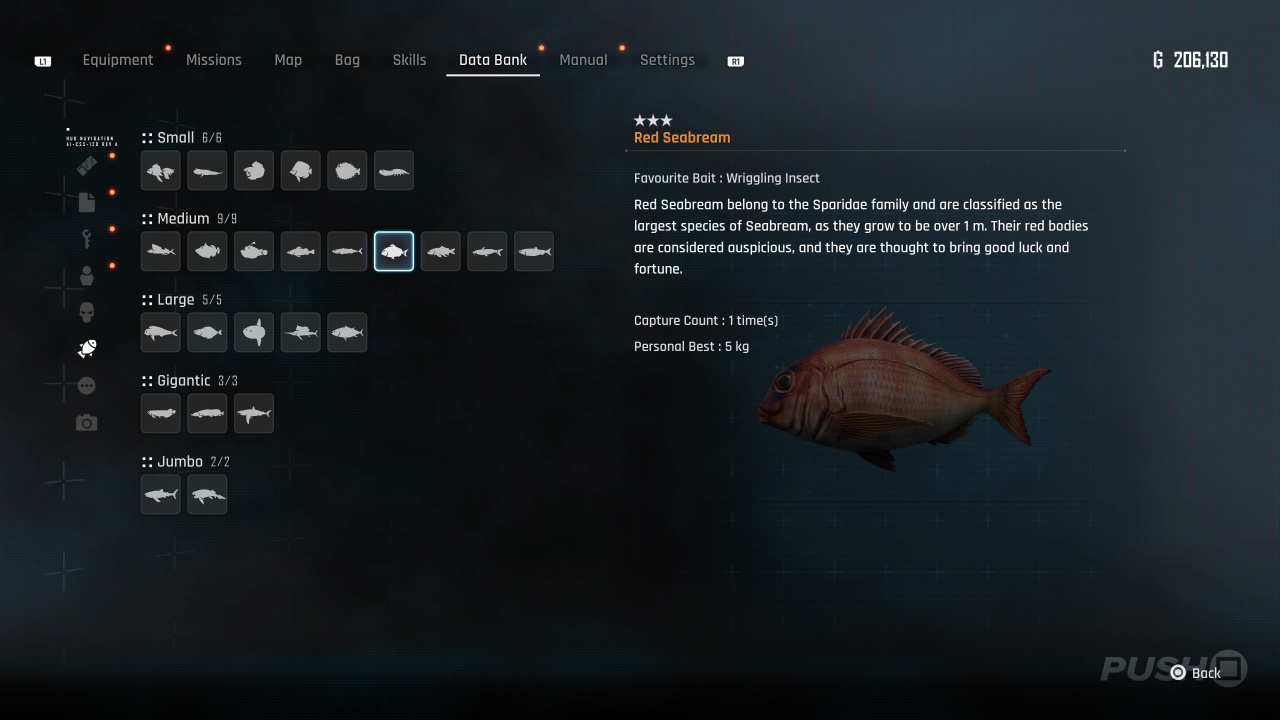Select the document category in the sidebar

pyautogui.click(x=87, y=202)
